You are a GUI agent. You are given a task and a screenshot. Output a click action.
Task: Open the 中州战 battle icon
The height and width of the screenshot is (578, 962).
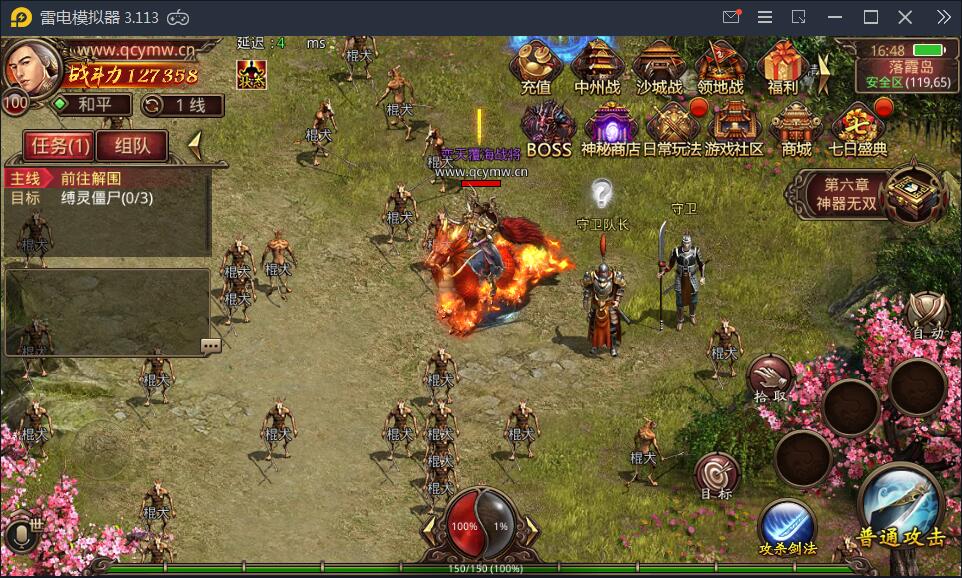pos(597,66)
